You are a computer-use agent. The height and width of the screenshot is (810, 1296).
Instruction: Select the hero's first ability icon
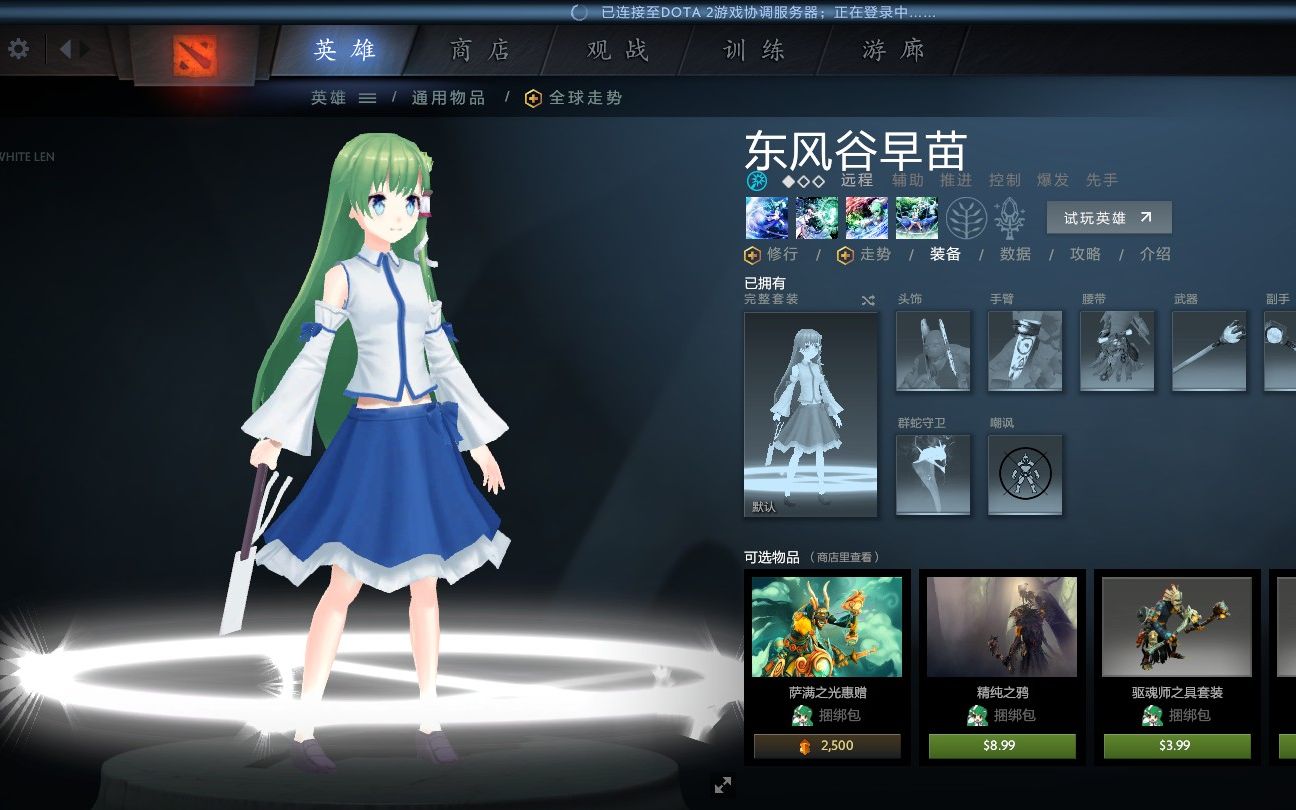pos(765,217)
